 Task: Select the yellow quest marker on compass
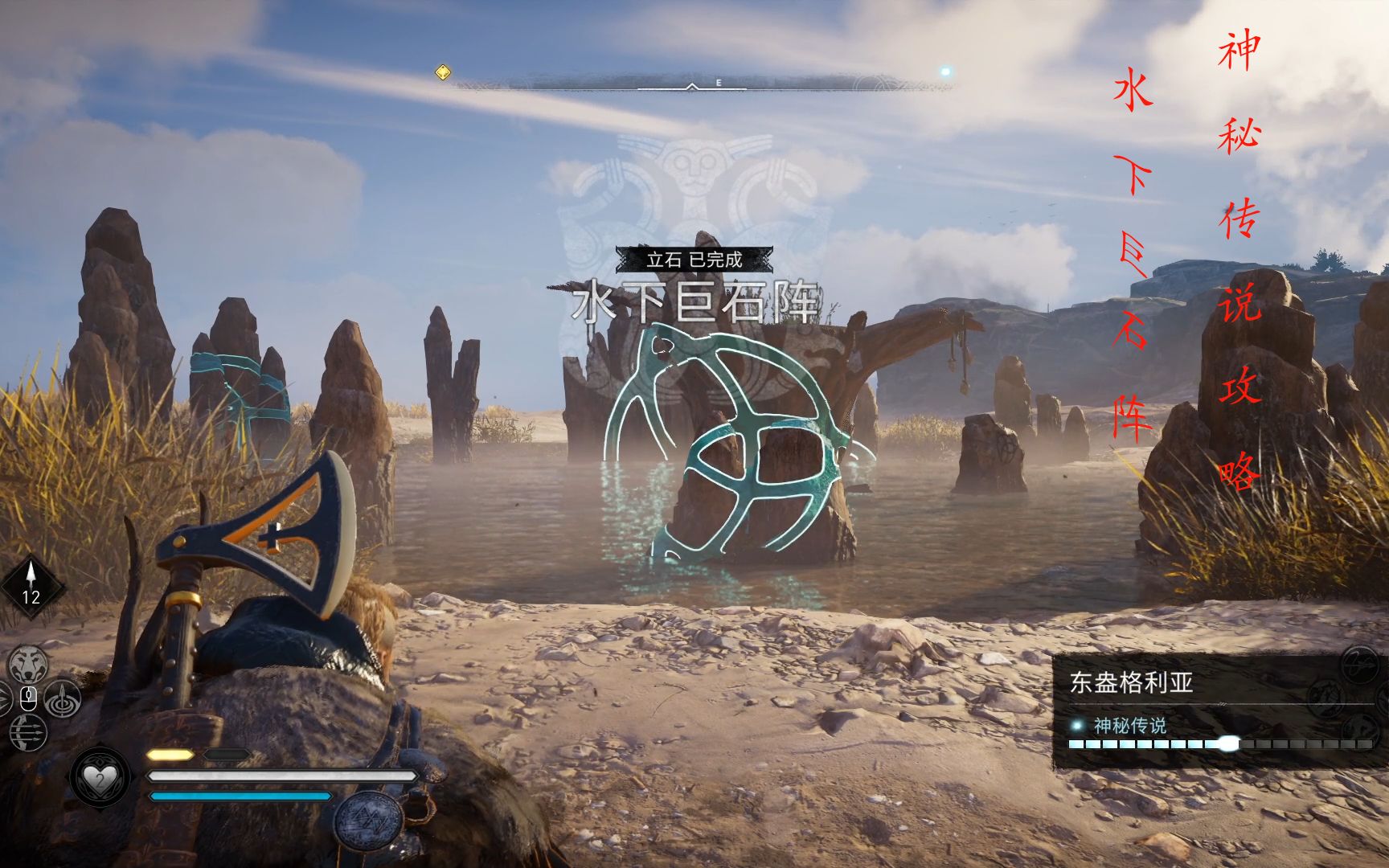442,73
